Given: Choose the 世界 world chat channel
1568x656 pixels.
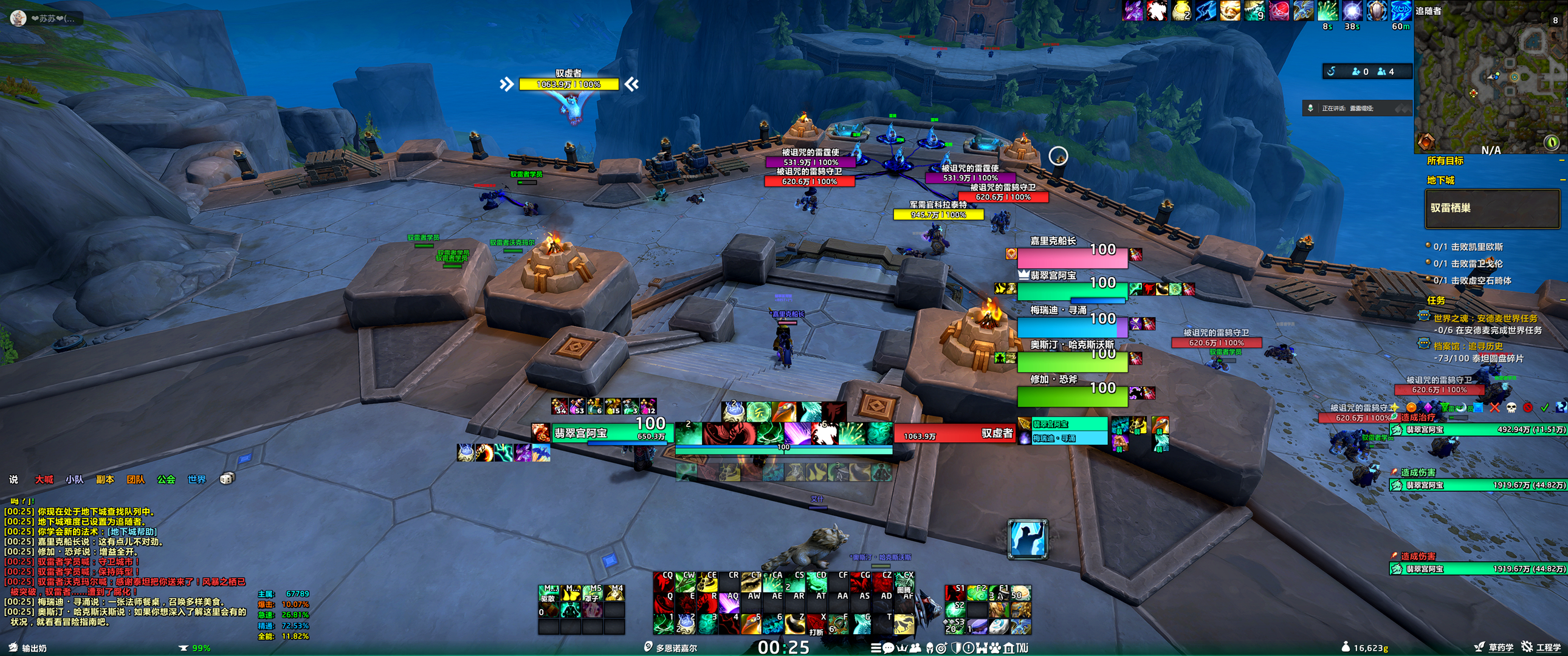Looking at the screenshot, I should coord(197,479).
